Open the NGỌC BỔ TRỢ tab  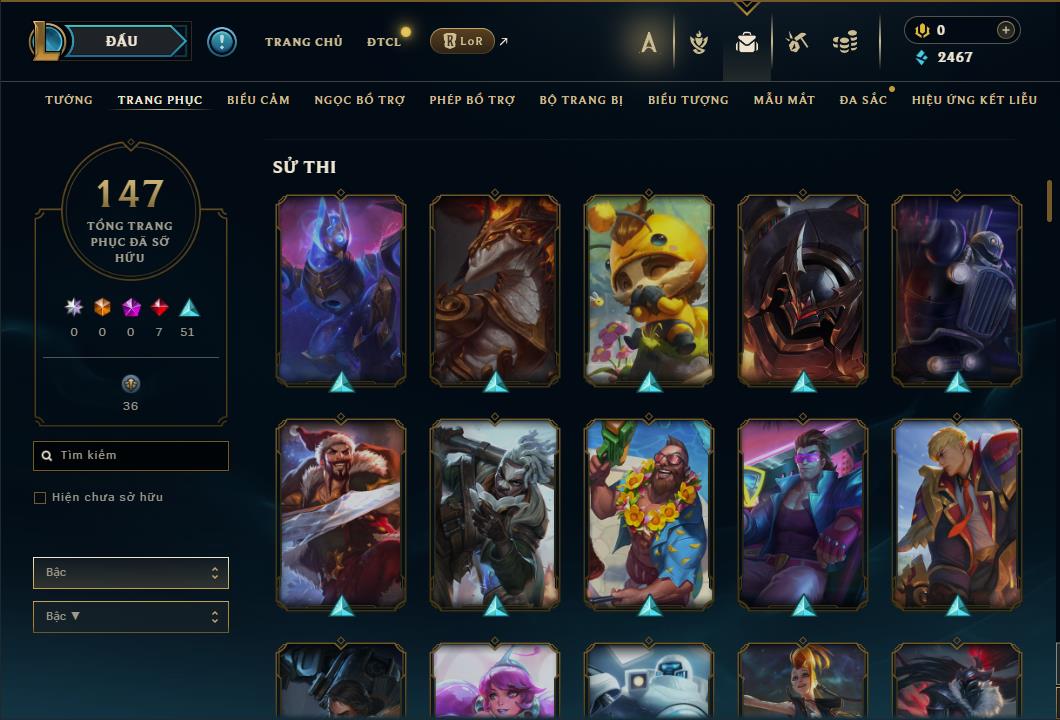[359, 100]
